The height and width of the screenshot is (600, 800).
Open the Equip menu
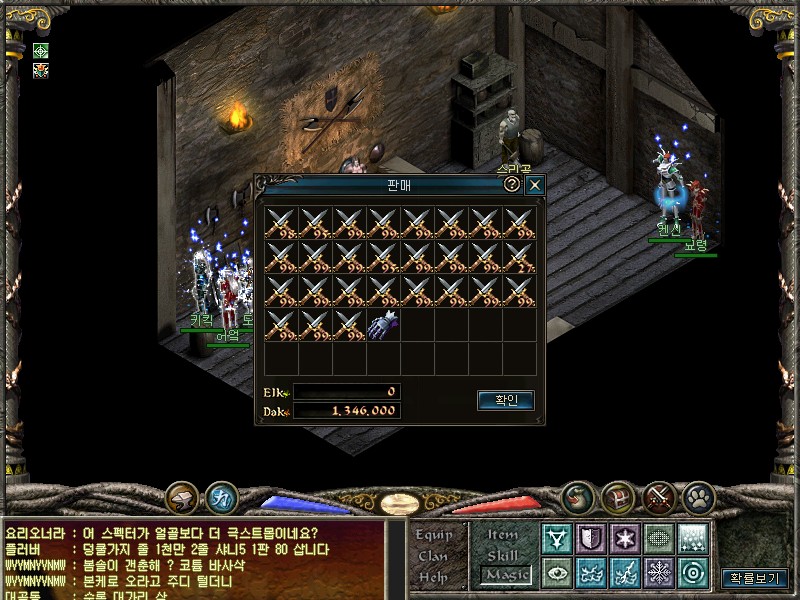coord(434,534)
